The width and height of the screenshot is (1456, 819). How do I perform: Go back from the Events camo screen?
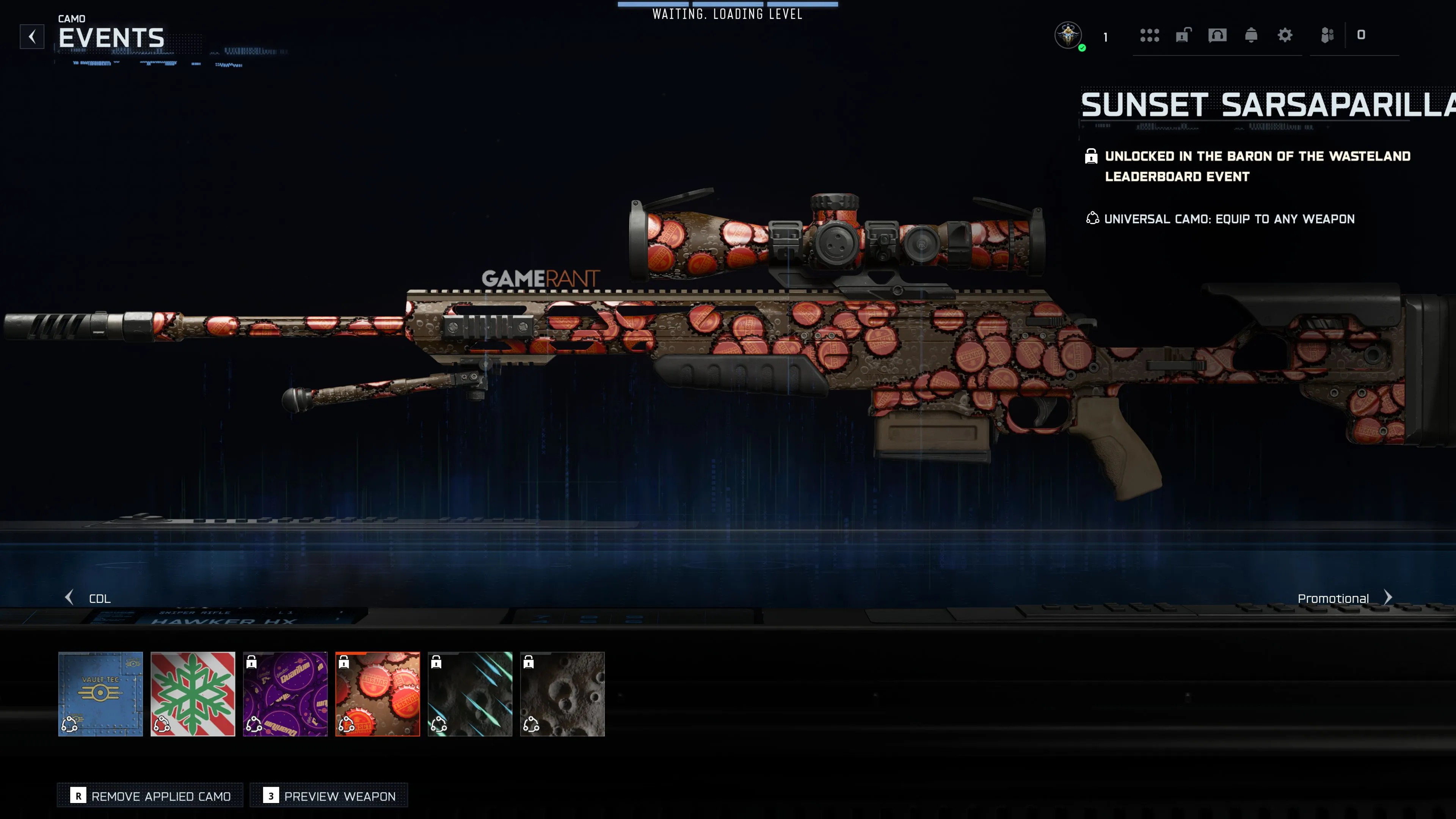click(32, 37)
